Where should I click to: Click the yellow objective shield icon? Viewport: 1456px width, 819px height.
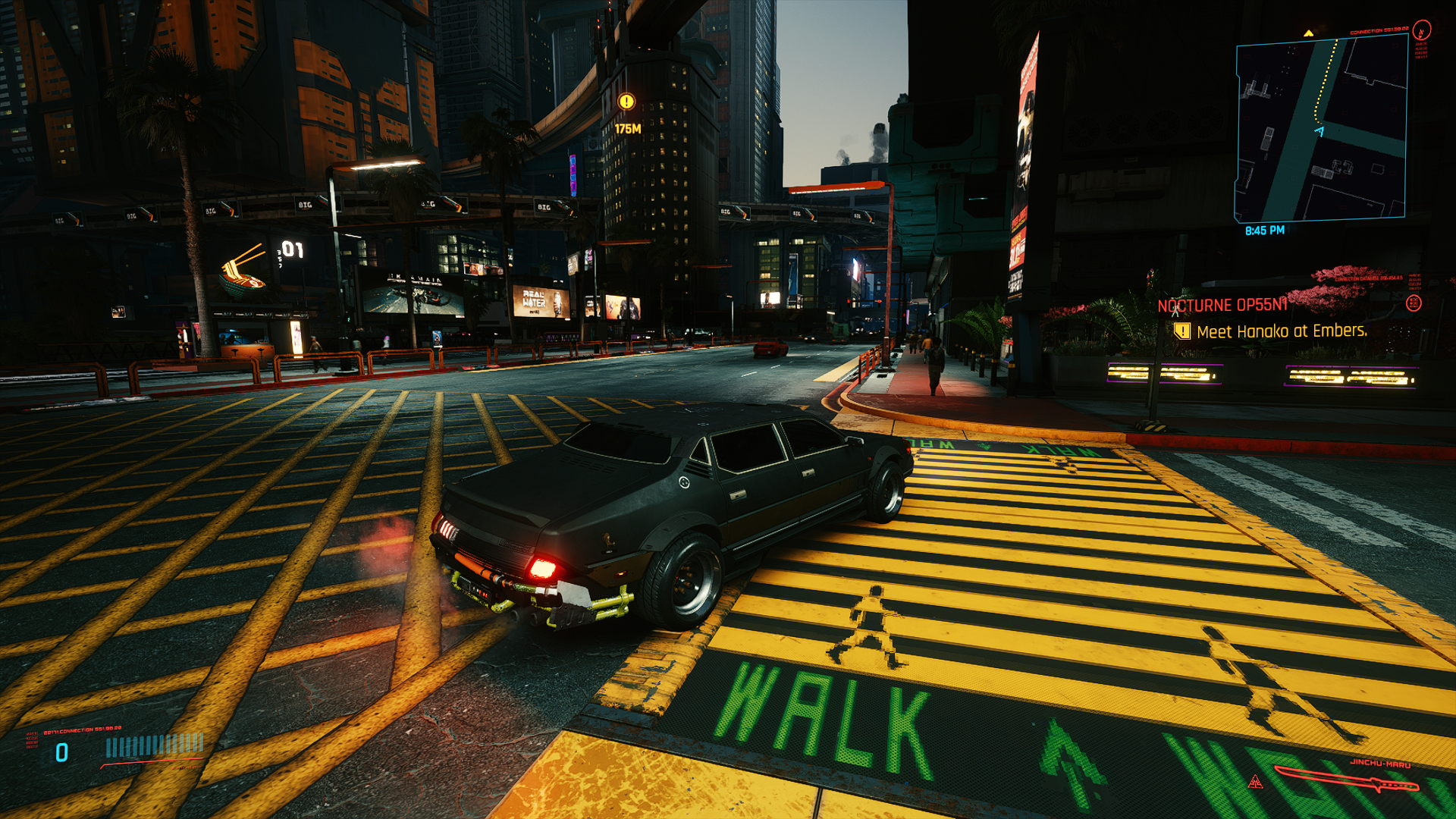pyautogui.click(x=1181, y=331)
